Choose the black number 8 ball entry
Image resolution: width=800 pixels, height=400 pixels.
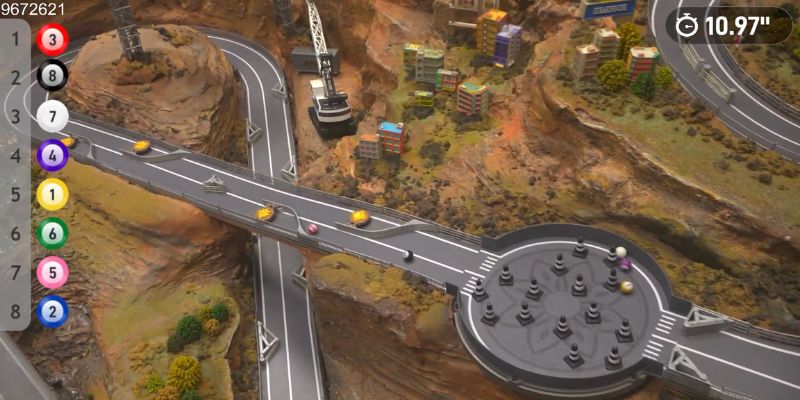pyautogui.click(x=52, y=77)
